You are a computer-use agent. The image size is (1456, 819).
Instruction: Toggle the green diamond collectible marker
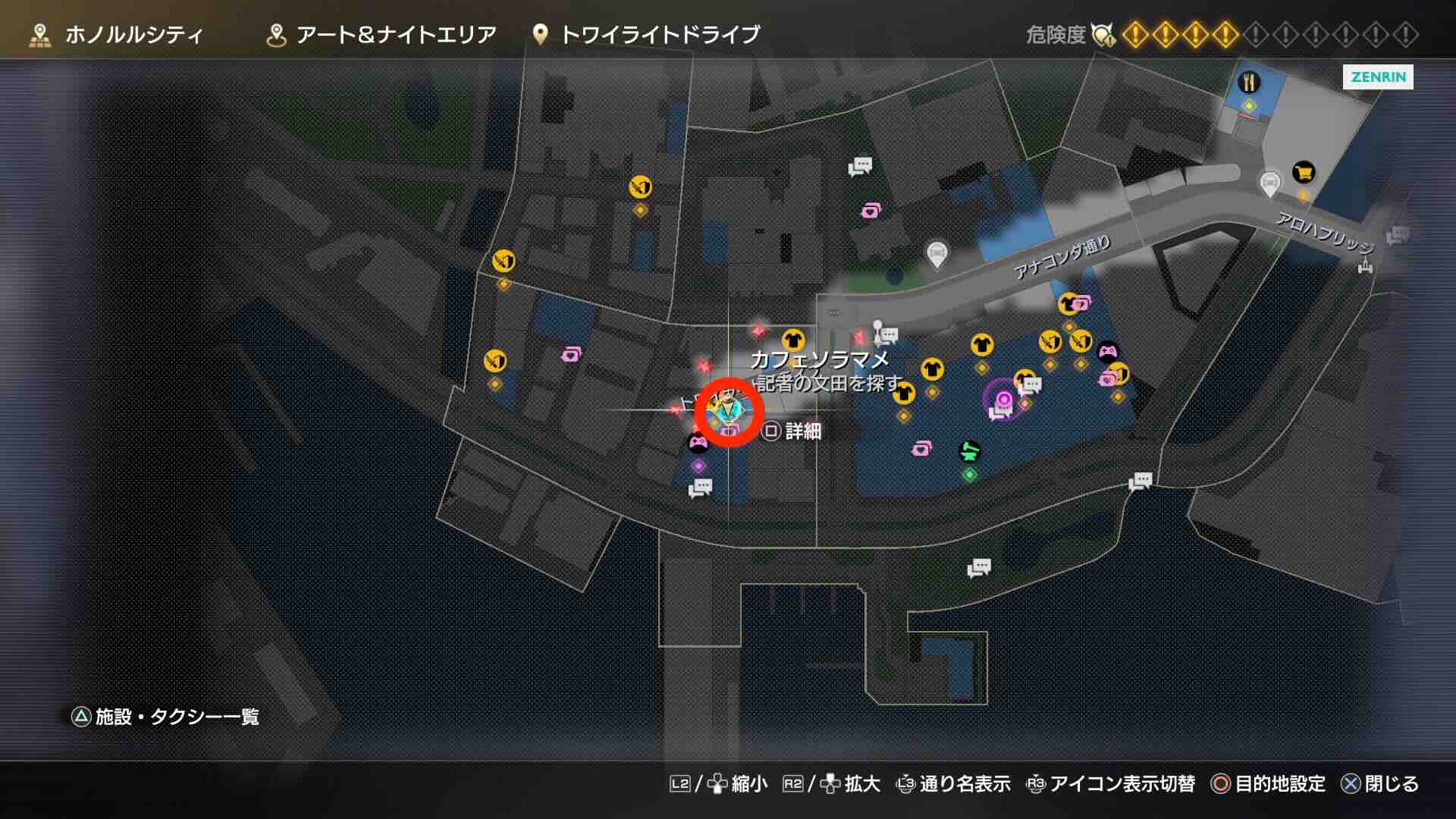coord(969,475)
